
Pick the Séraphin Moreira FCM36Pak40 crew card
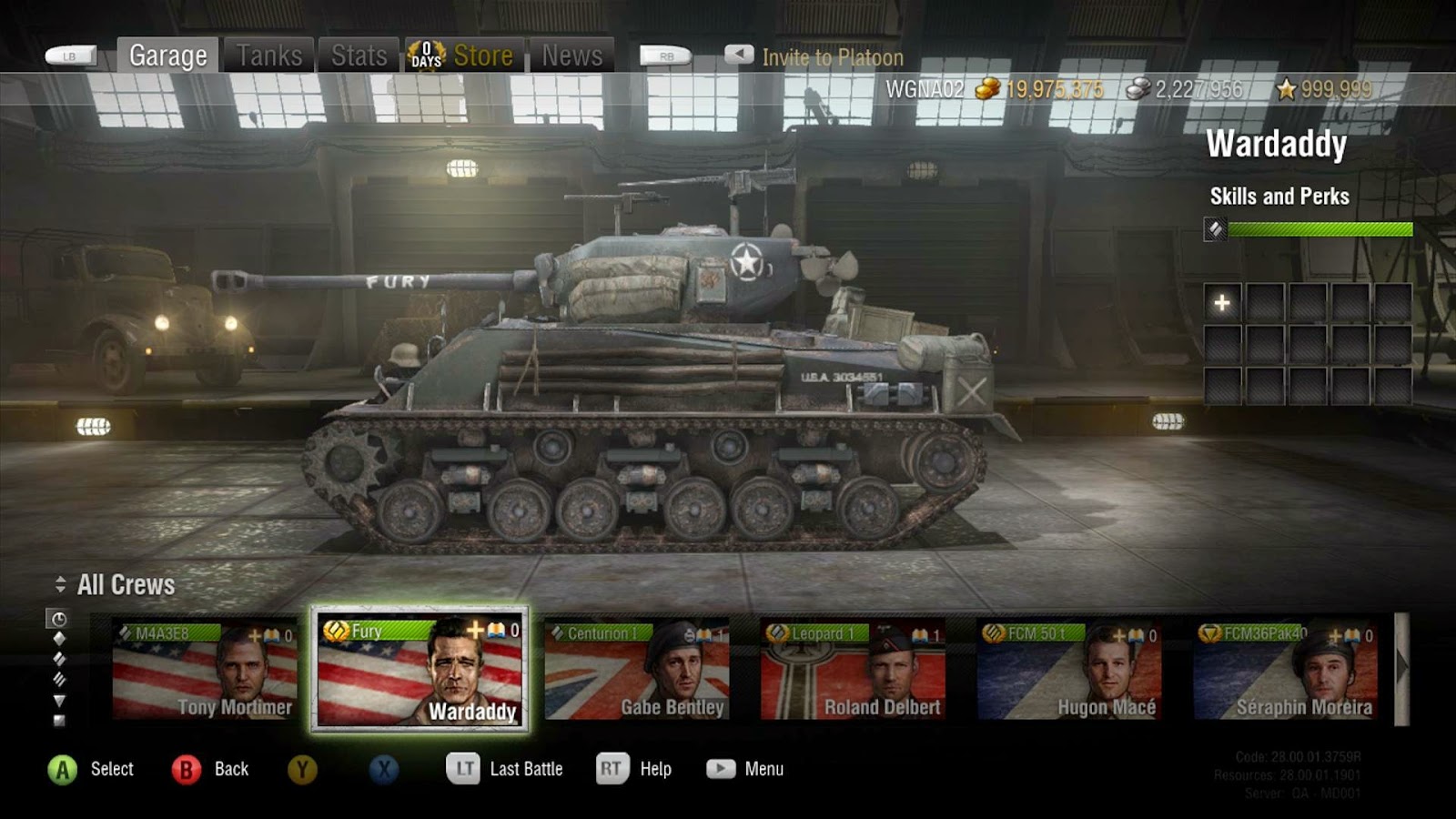pos(1285,671)
